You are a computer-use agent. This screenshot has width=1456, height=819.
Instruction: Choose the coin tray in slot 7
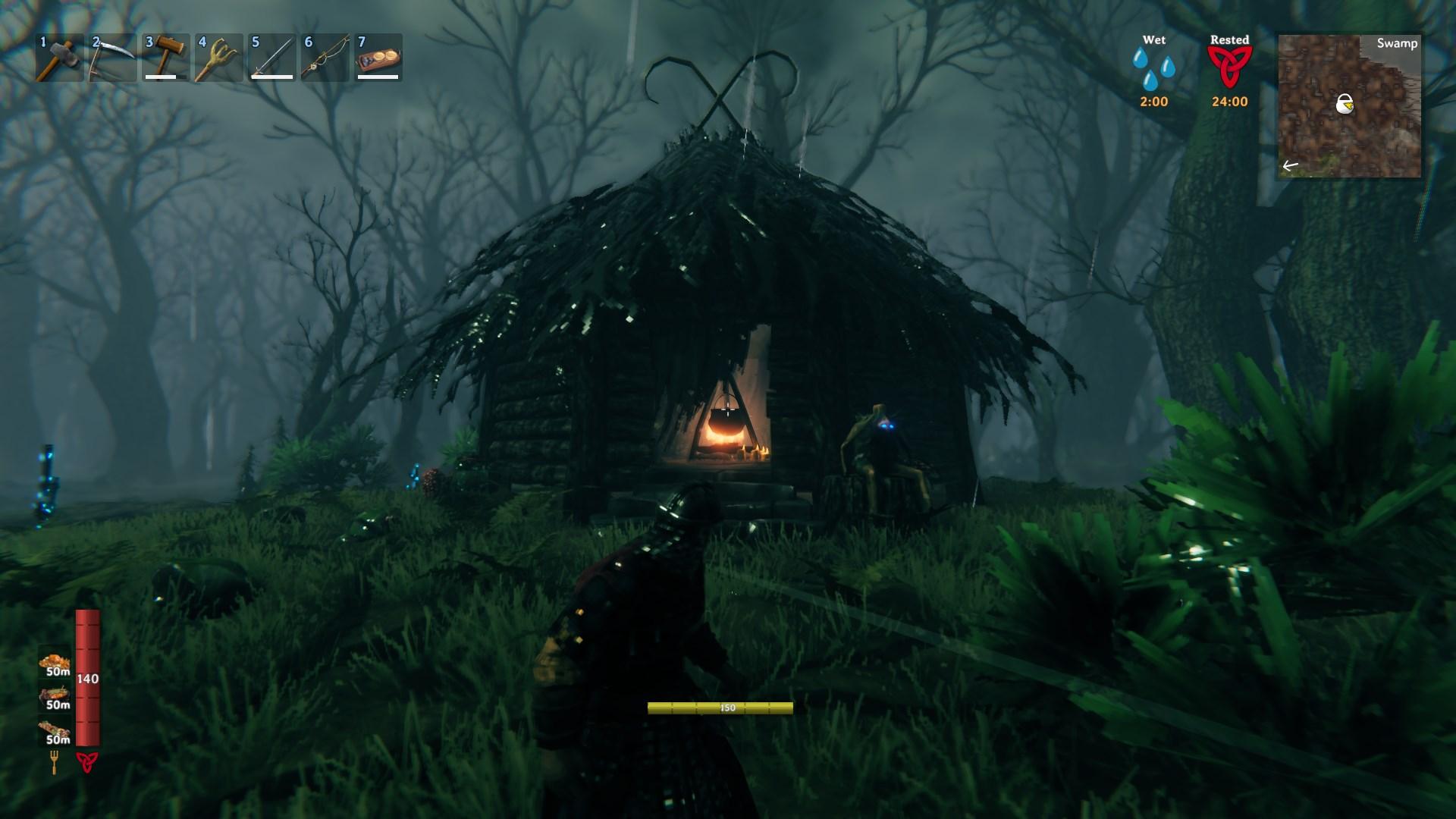pos(378,58)
